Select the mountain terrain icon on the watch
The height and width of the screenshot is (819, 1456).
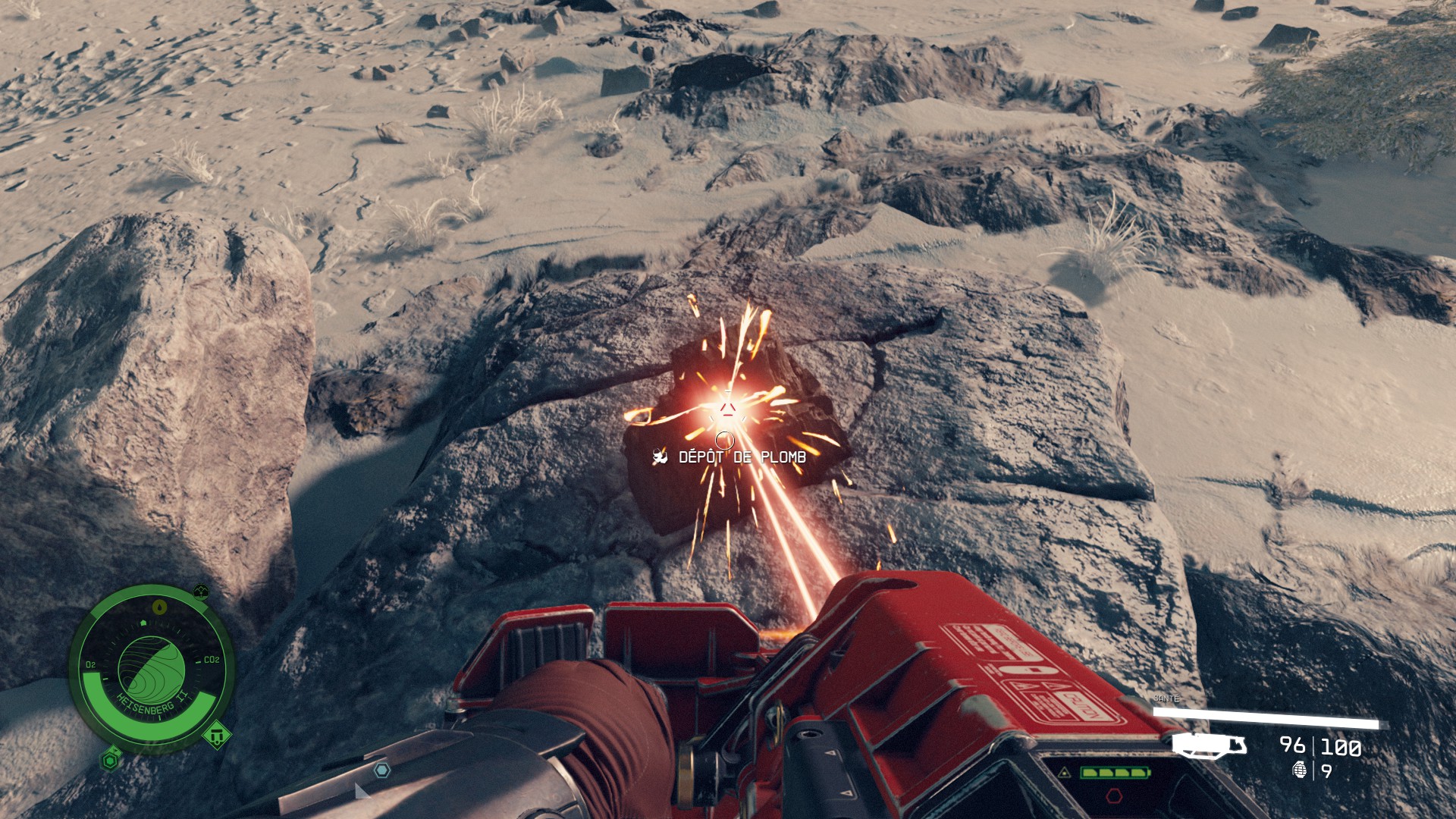click(201, 590)
